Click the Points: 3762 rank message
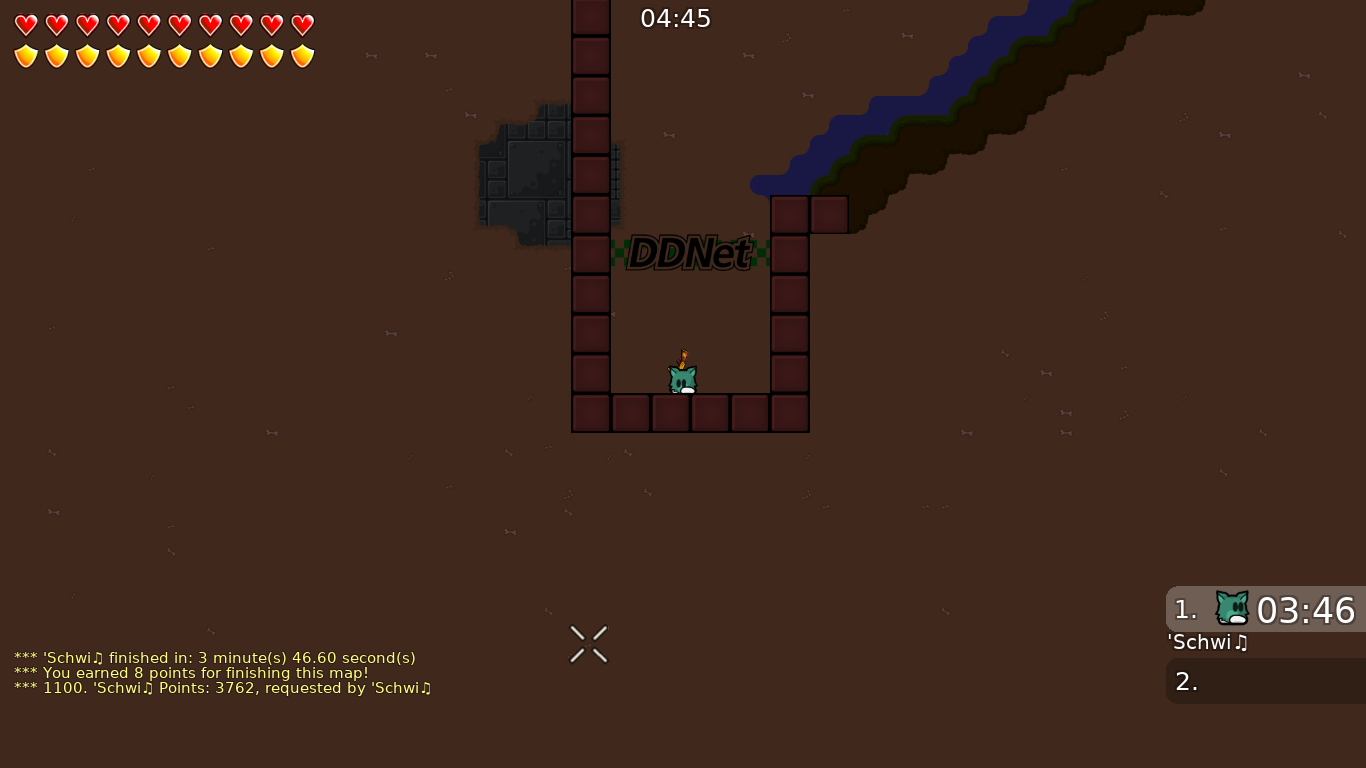 pyautogui.click(x=222, y=688)
